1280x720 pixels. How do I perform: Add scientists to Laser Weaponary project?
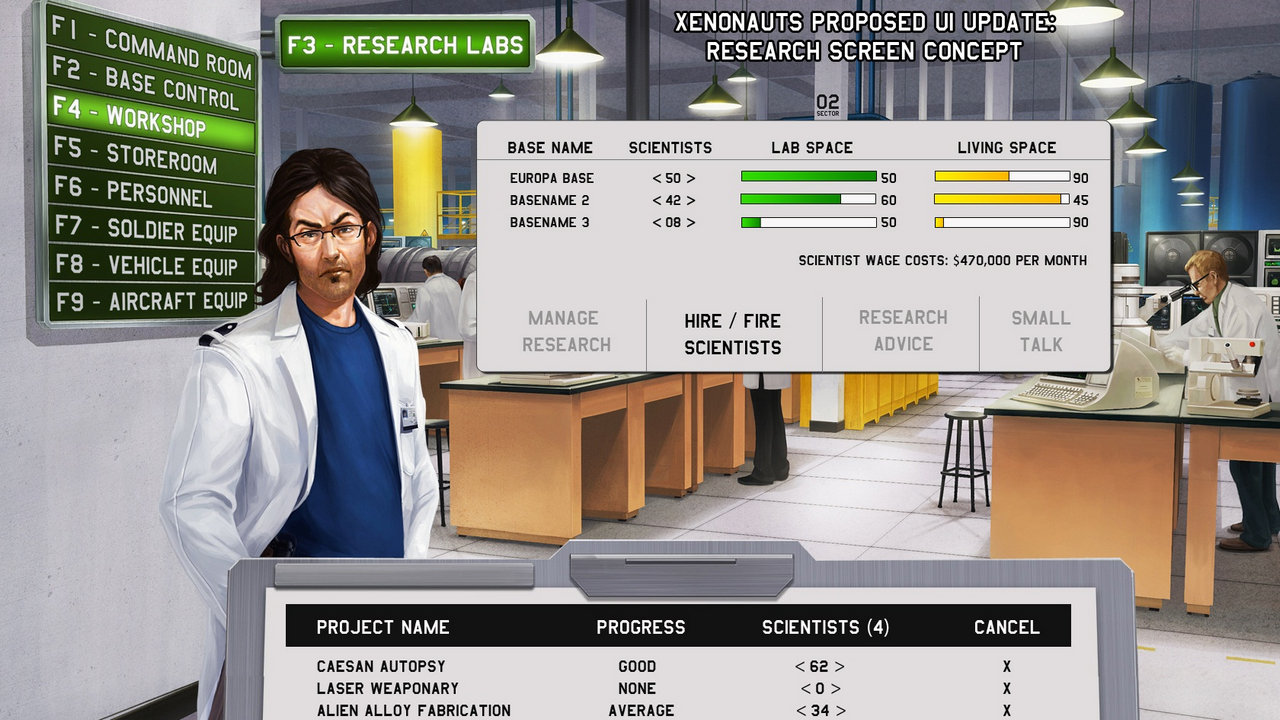tap(838, 688)
